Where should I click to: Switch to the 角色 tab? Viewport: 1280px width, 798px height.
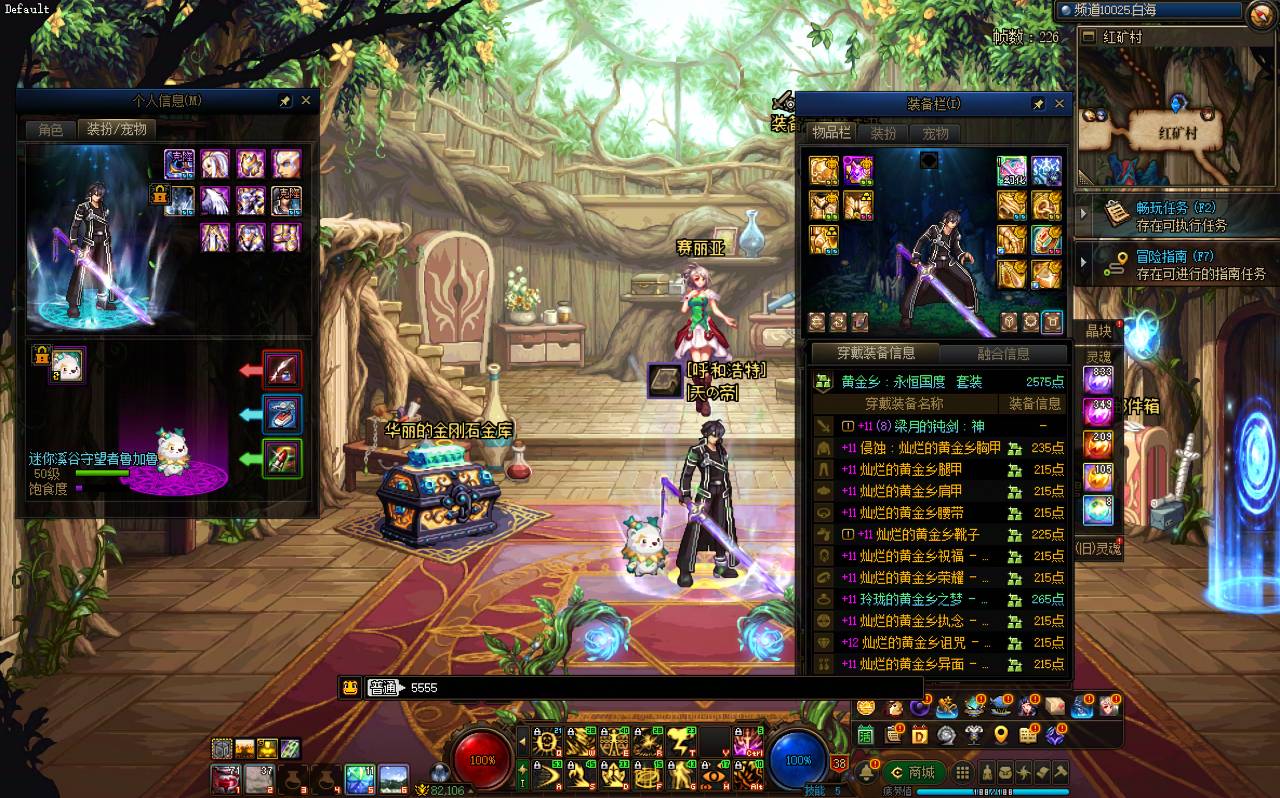pyautogui.click(x=51, y=130)
